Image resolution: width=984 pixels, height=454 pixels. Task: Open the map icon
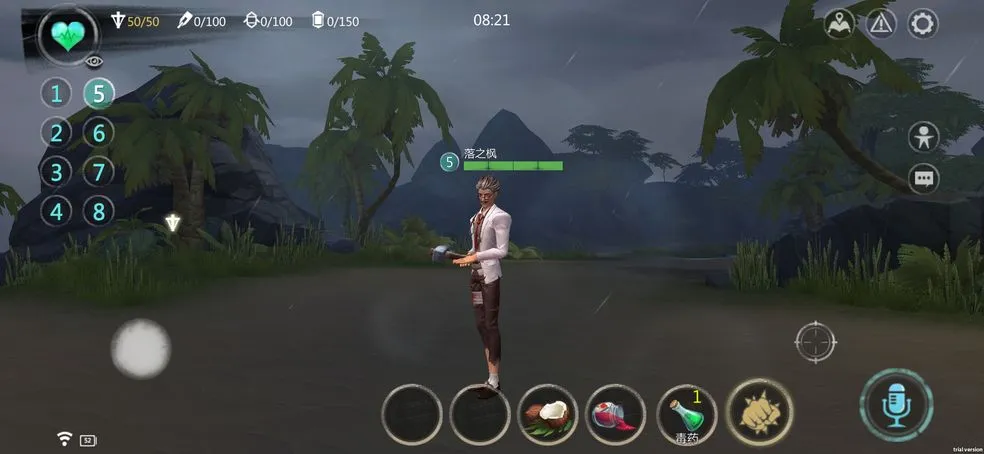pyautogui.click(x=839, y=23)
